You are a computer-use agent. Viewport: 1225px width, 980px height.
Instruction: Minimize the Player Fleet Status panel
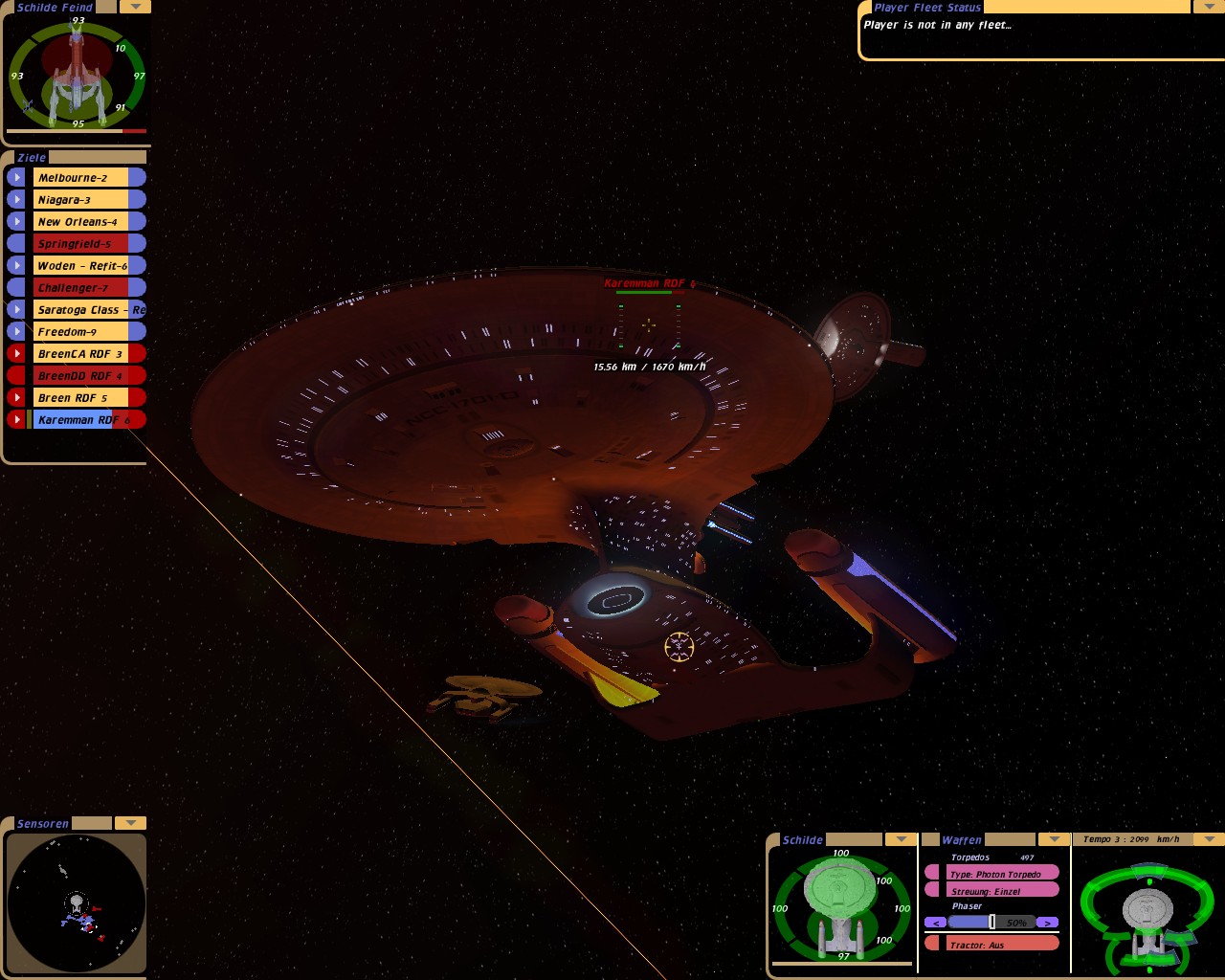pos(1206,7)
